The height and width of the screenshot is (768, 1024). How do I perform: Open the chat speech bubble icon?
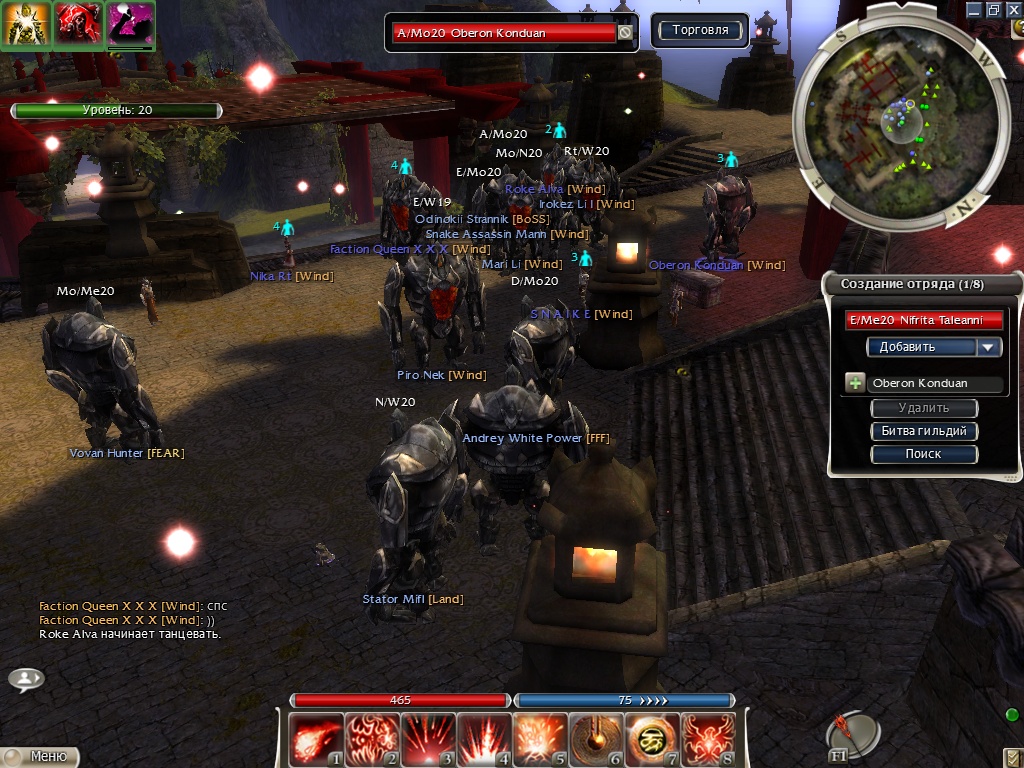tap(26, 679)
